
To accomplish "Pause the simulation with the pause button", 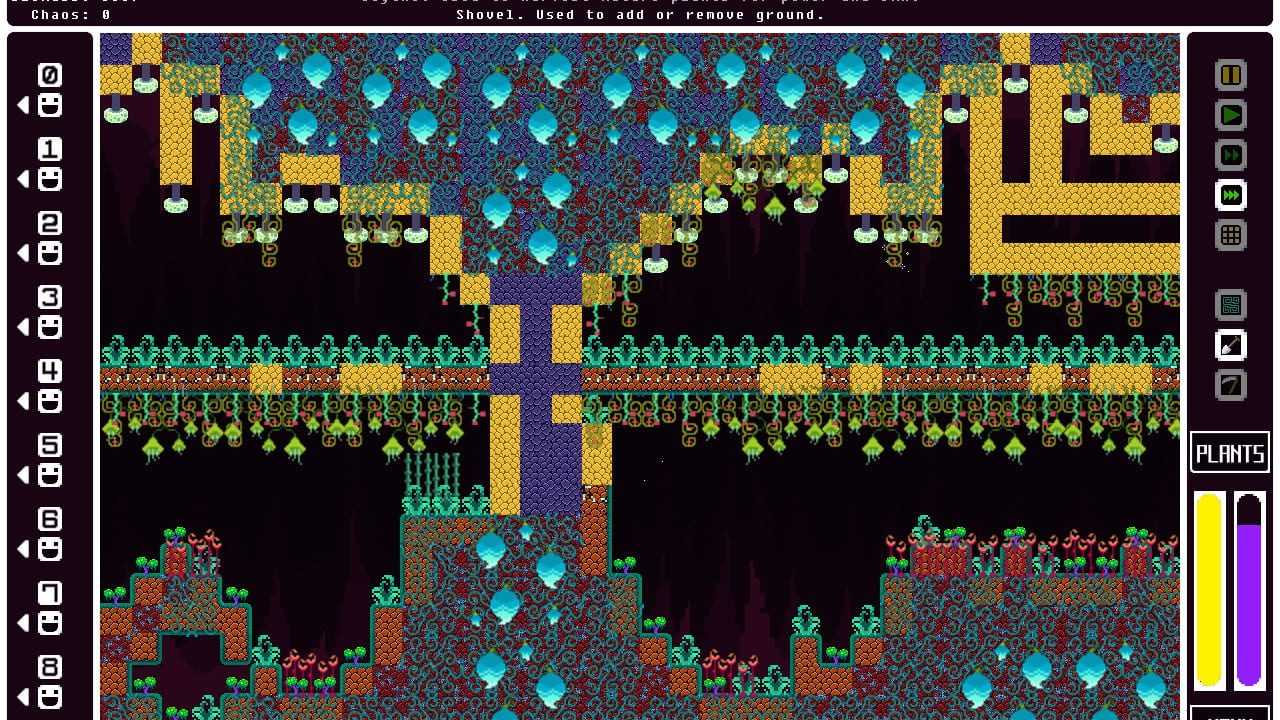I will pyautogui.click(x=1231, y=75).
